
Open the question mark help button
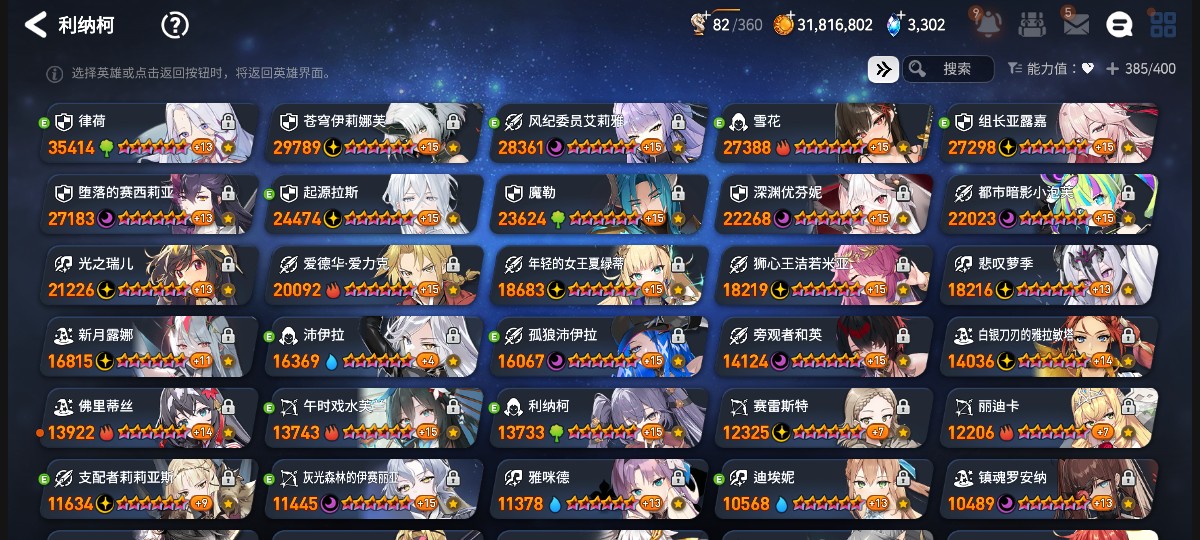coord(175,25)
